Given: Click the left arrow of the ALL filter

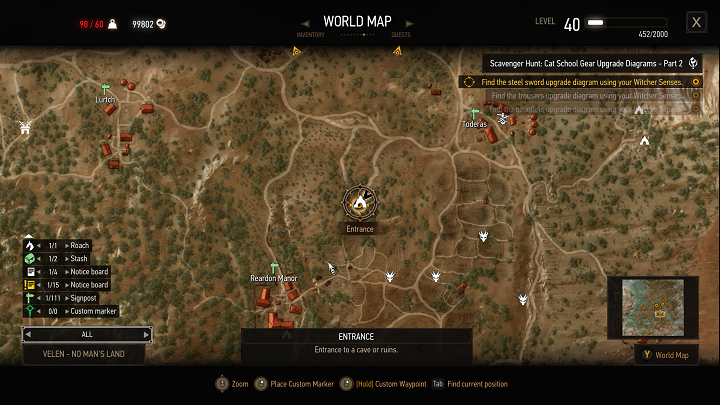Looking at the screenshot, I should 29,334.
